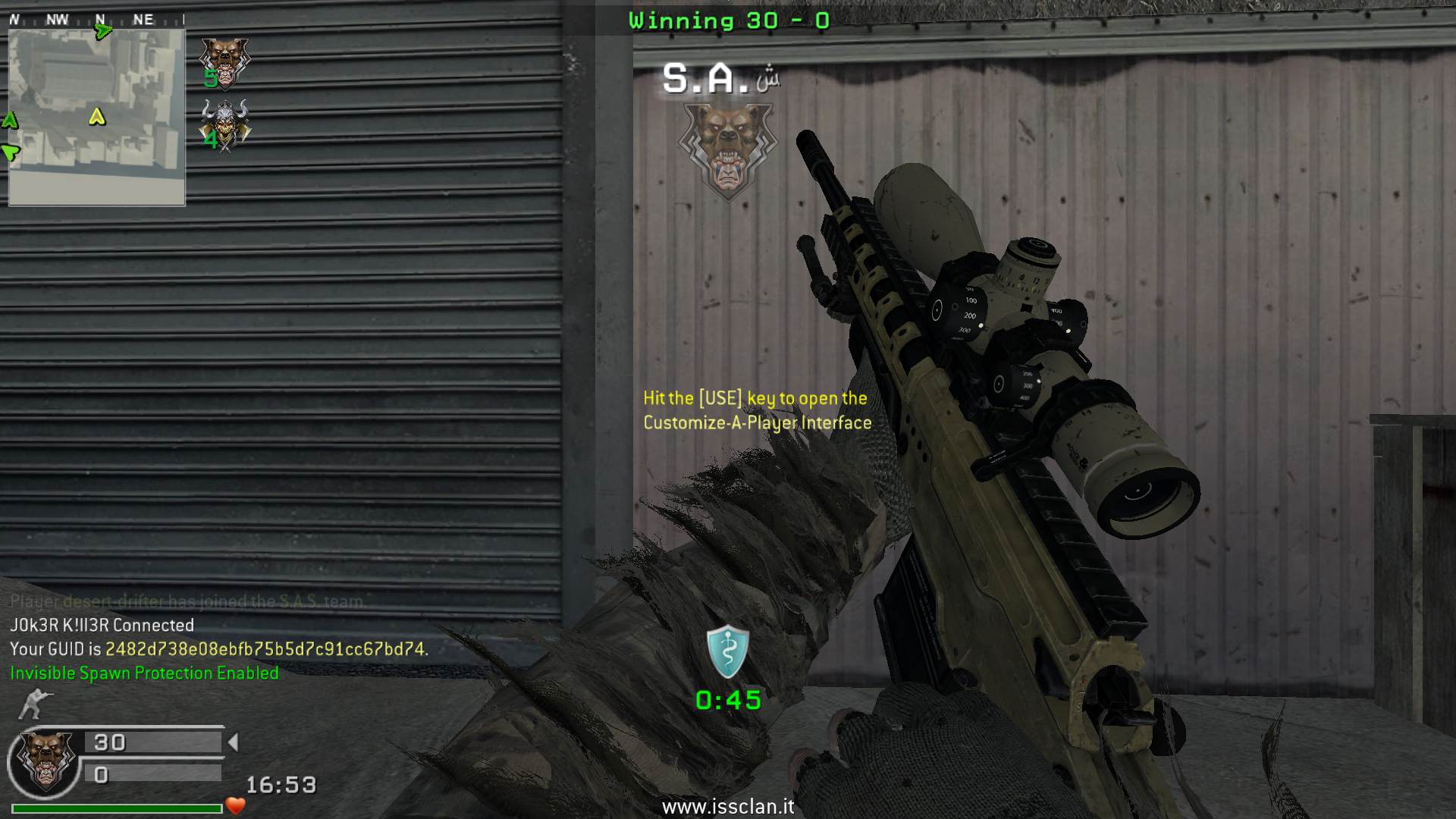Select the bear team icon showing 5

point(224,63)
